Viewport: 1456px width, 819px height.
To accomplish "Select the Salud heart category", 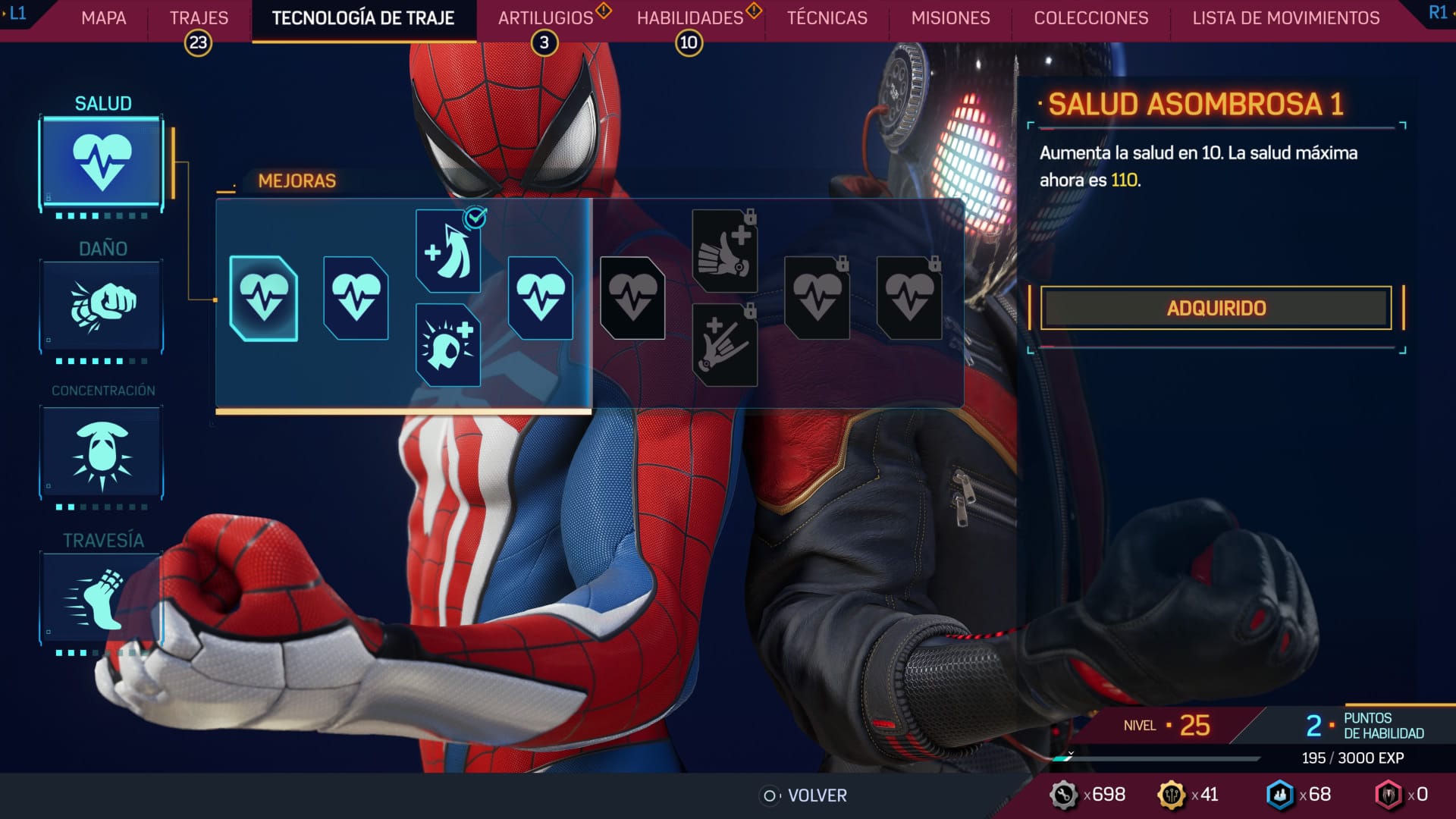I will (102, 163).
